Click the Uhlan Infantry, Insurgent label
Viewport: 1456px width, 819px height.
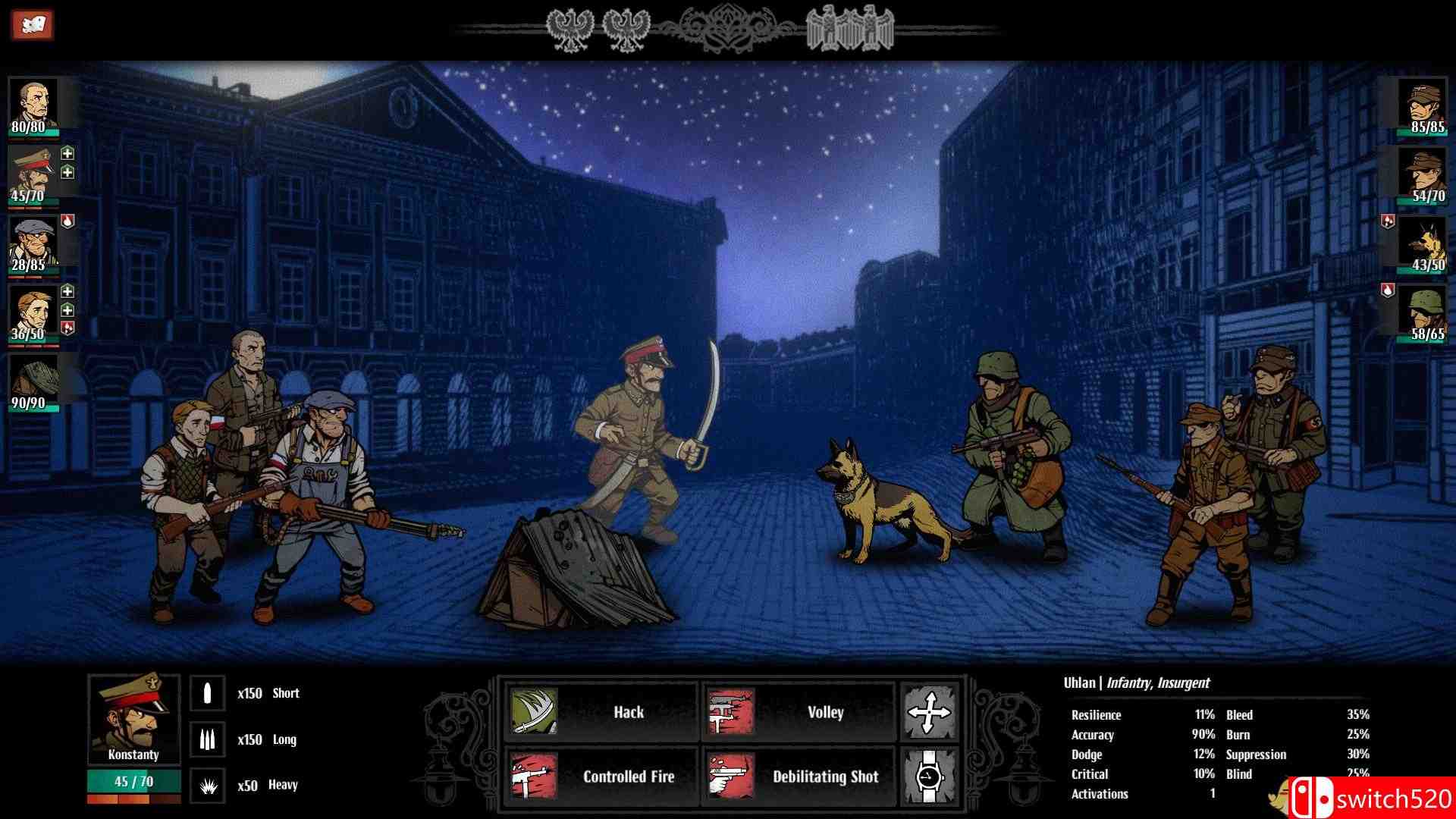click(1136, 682)
